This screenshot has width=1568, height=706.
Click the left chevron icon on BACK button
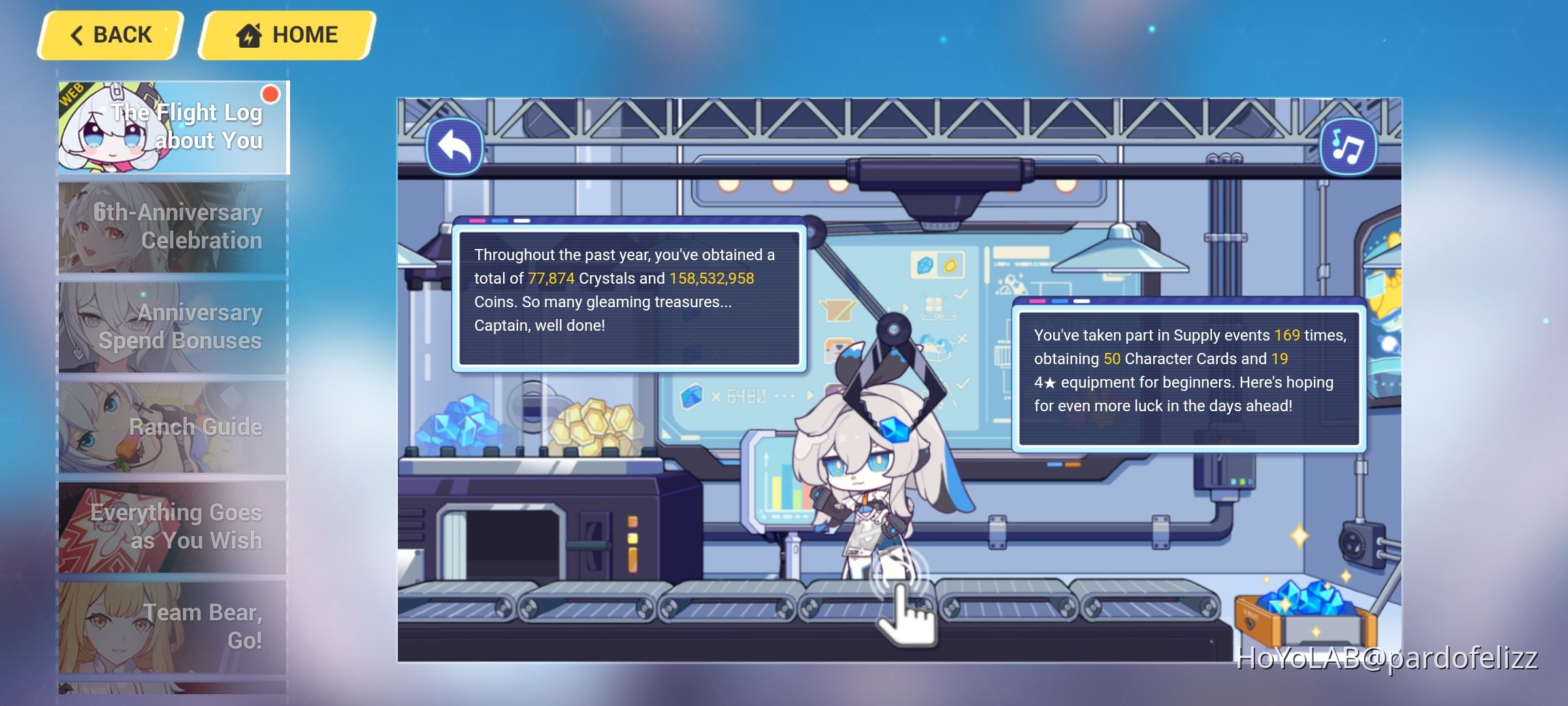(78, 34)
